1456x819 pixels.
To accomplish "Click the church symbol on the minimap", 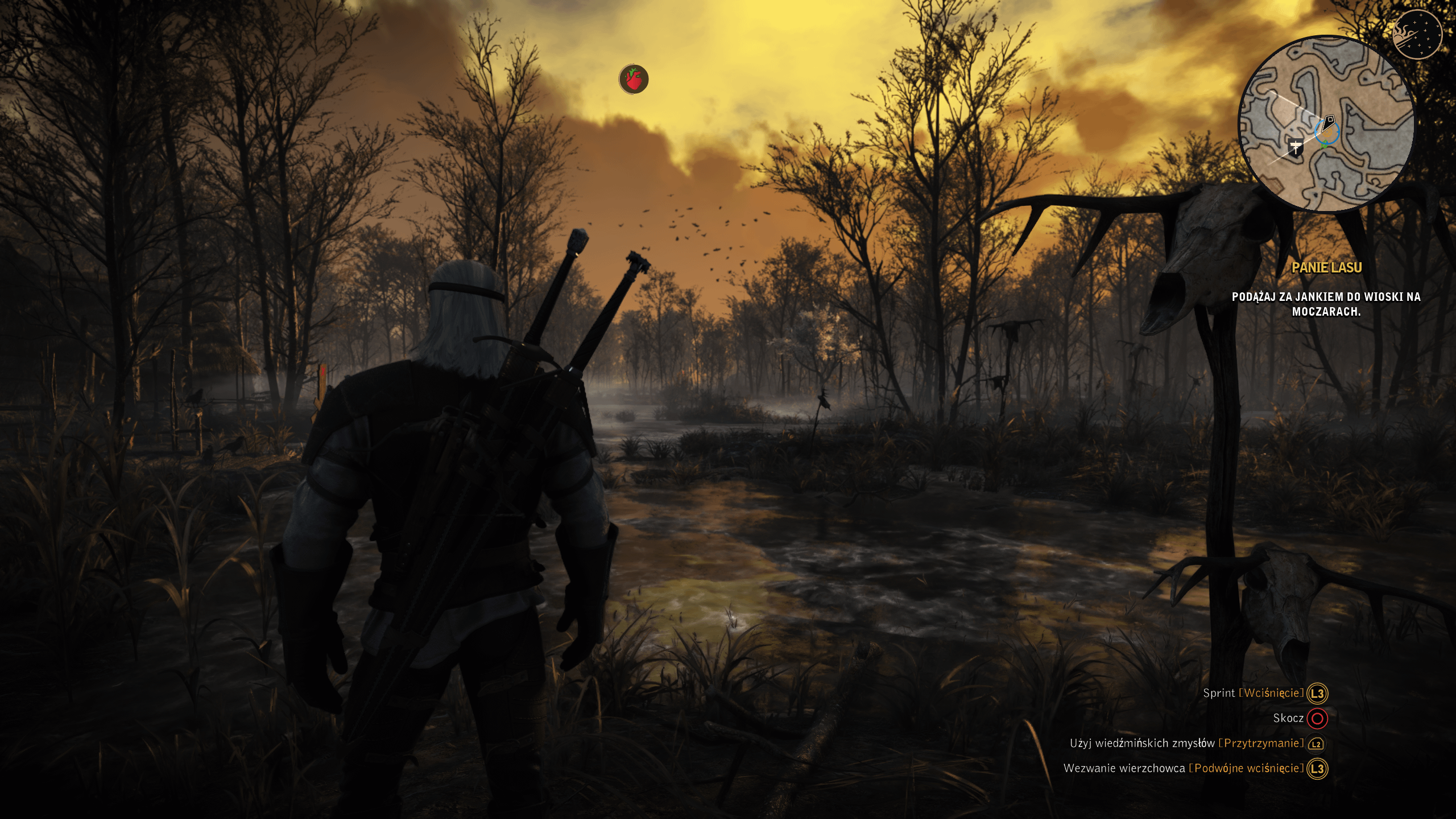I will [x=1295, y=147].
